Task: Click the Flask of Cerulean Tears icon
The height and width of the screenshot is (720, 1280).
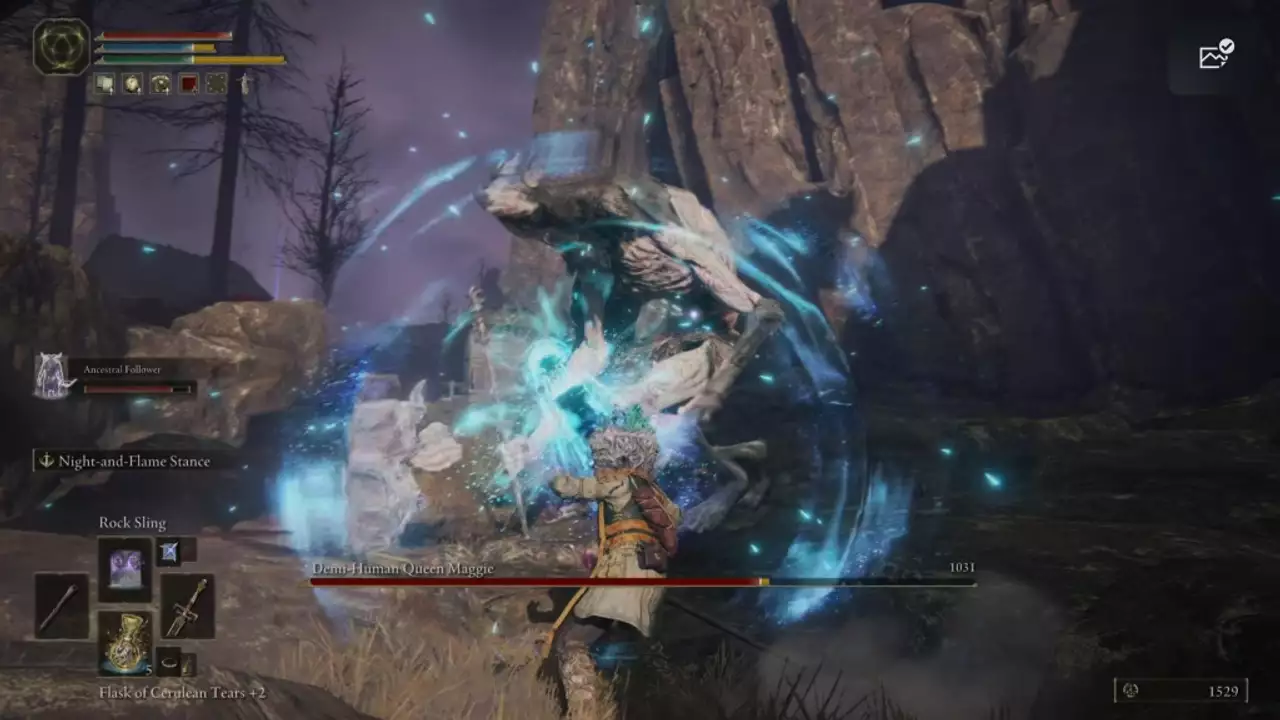Action: tap(124, 642)
